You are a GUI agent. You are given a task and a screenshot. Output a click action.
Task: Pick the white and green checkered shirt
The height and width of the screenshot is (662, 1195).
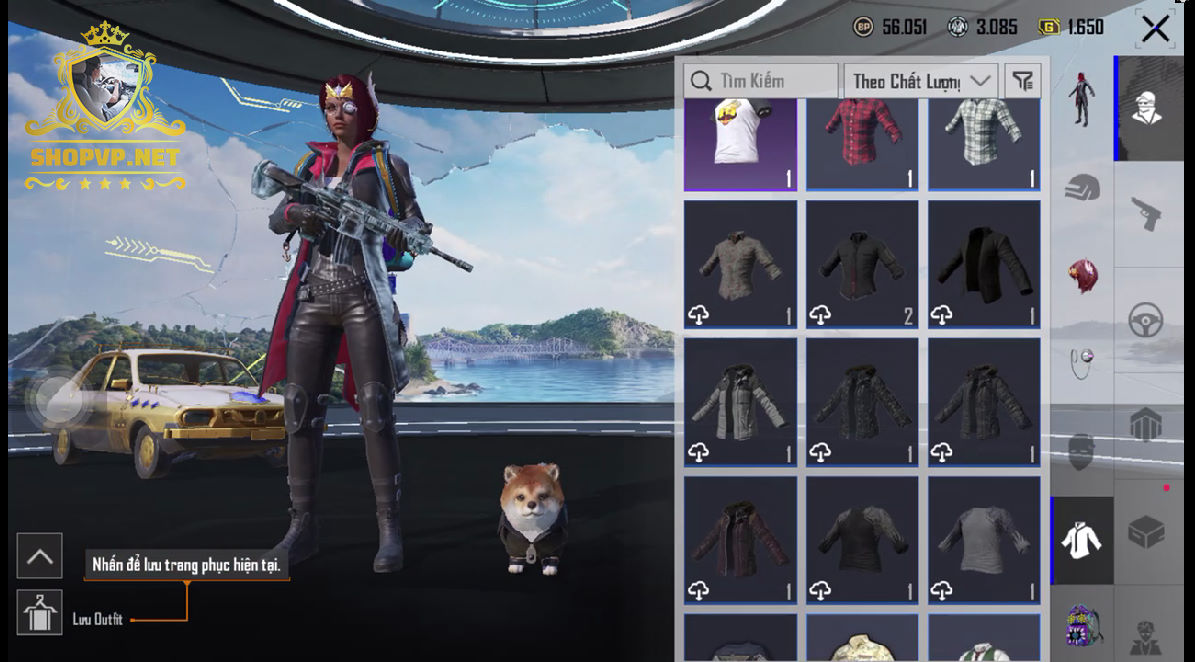tap(984, 143)
